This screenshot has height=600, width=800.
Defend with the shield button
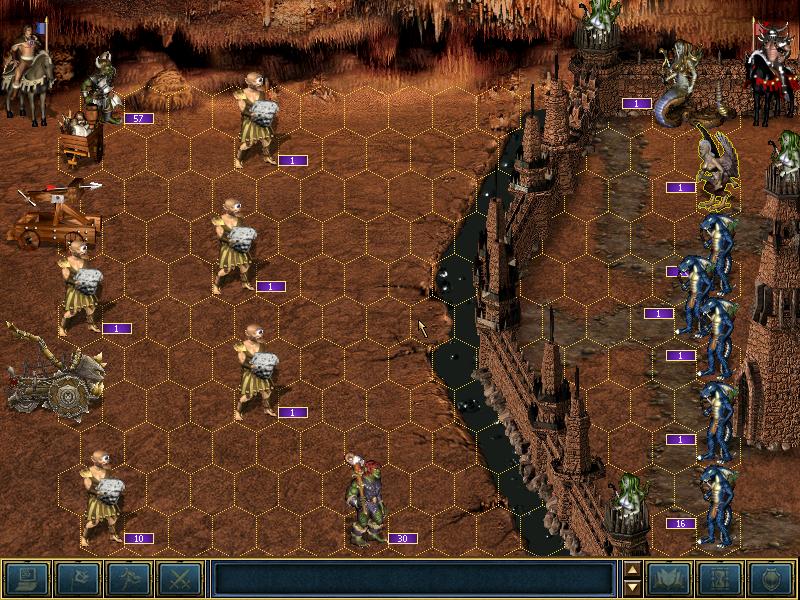coord(771,579)
